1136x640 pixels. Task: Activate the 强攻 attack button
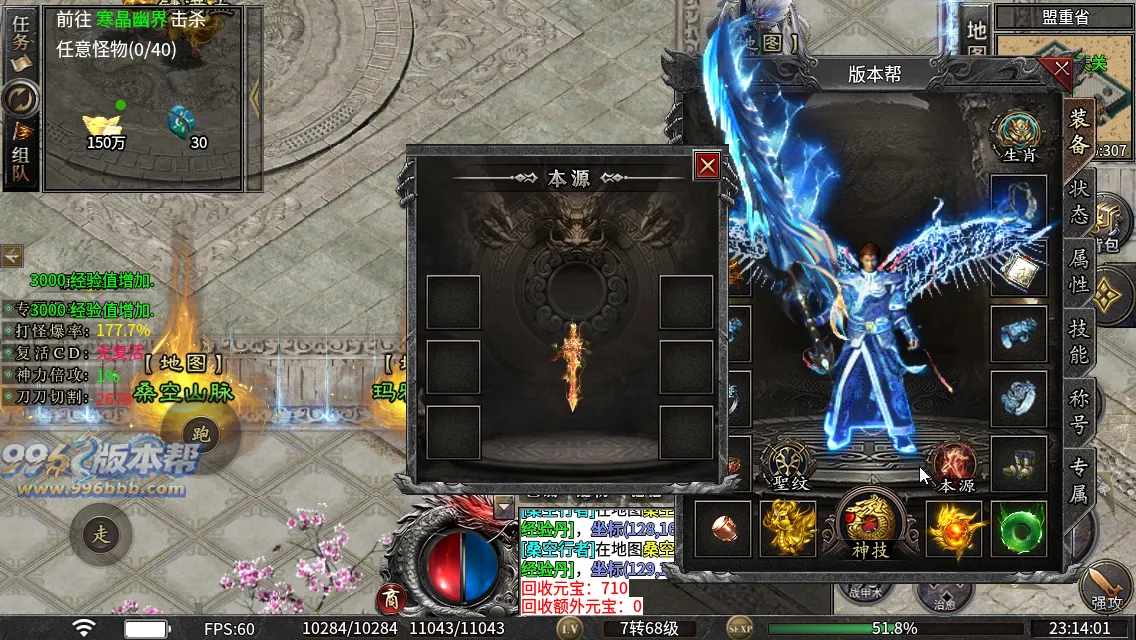coord(1106,588)
